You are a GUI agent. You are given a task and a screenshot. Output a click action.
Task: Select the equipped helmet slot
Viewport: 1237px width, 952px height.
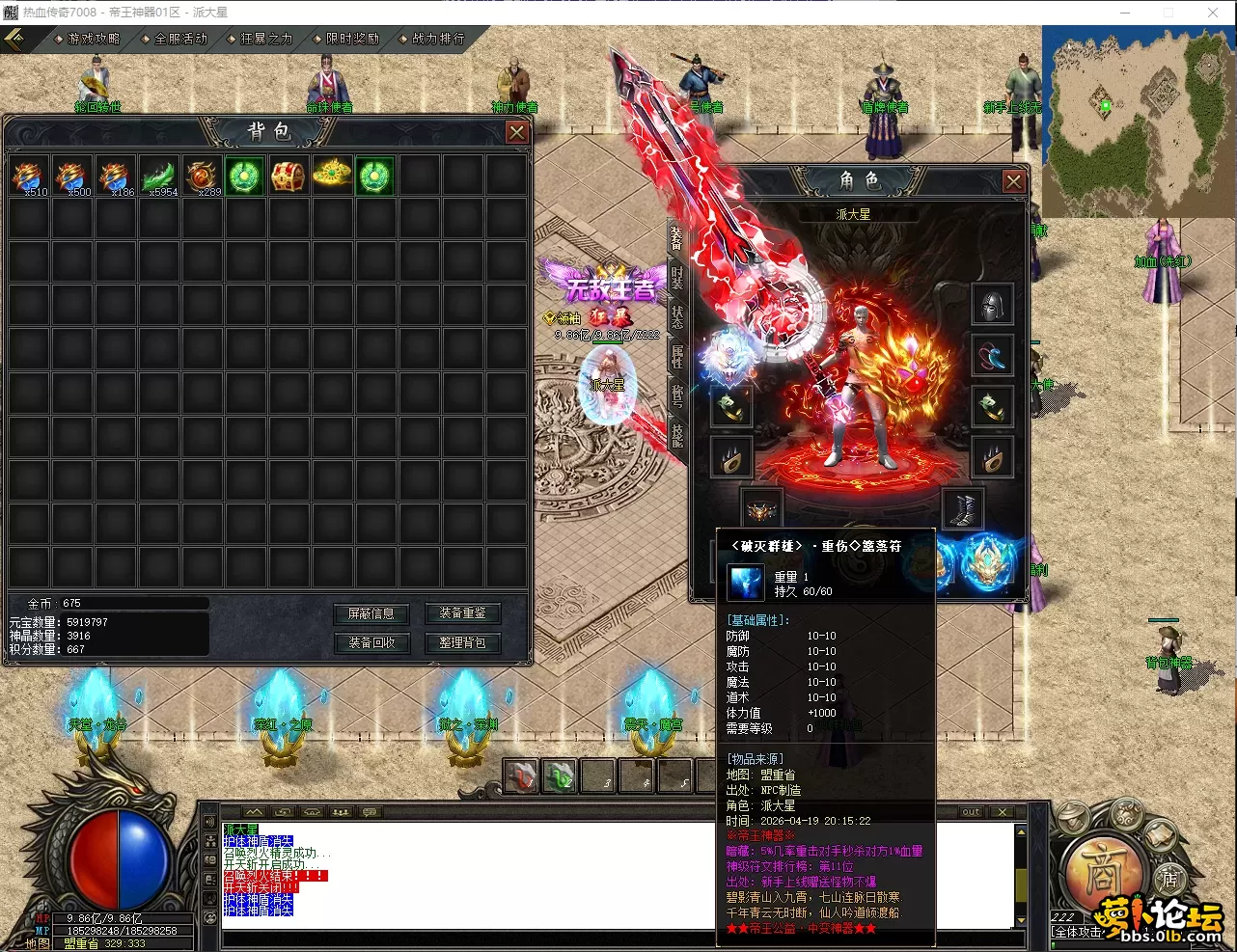click(992, 306)
